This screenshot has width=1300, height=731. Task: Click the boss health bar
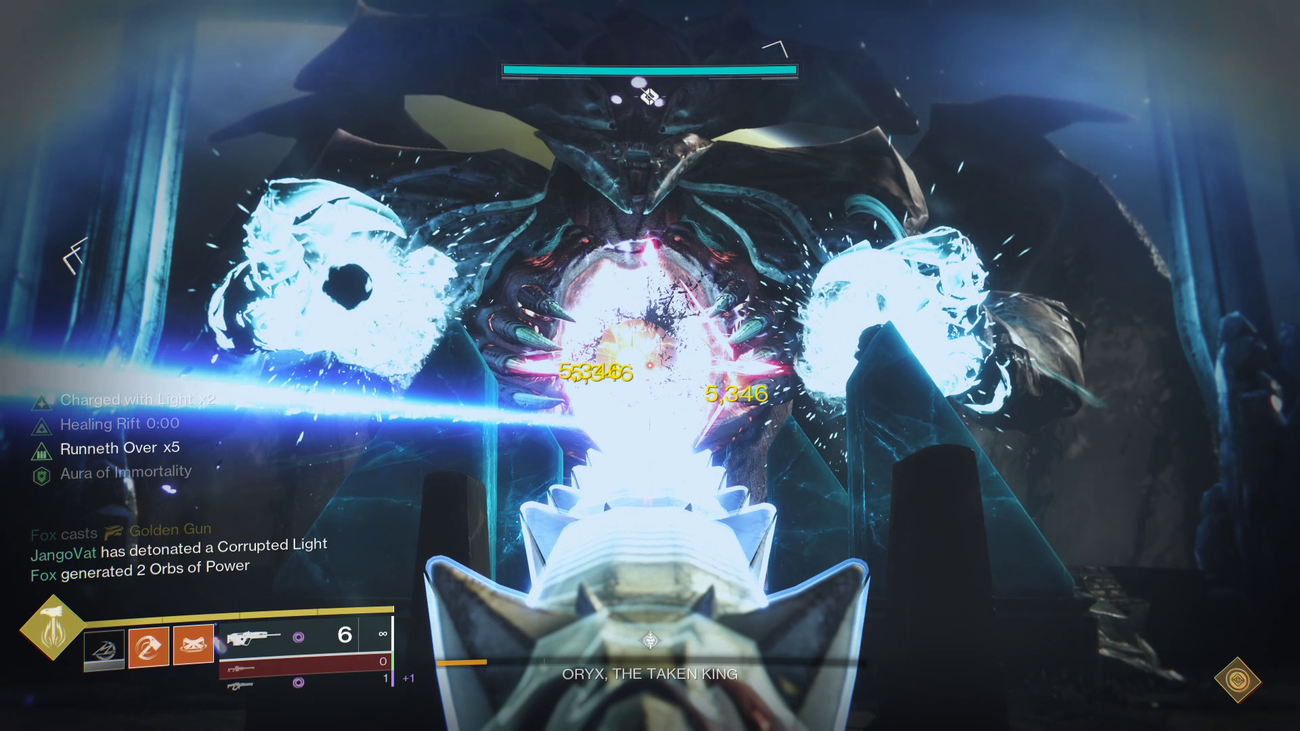[x=648, y=68]
